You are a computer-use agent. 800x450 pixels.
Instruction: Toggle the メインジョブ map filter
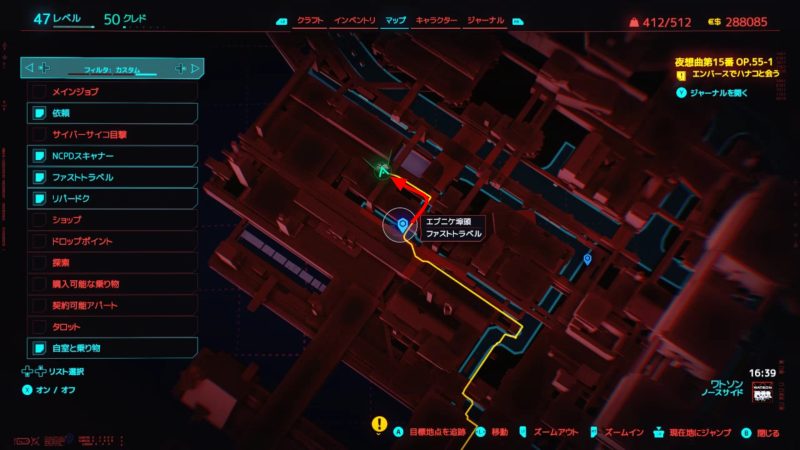tap(113, 92)
